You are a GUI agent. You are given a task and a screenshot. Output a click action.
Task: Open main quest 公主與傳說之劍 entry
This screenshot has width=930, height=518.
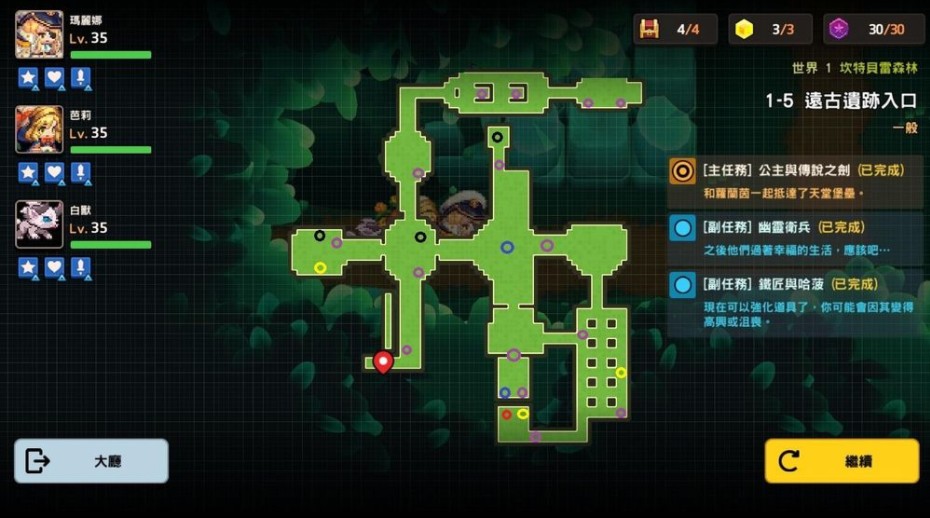click(795, 180)
